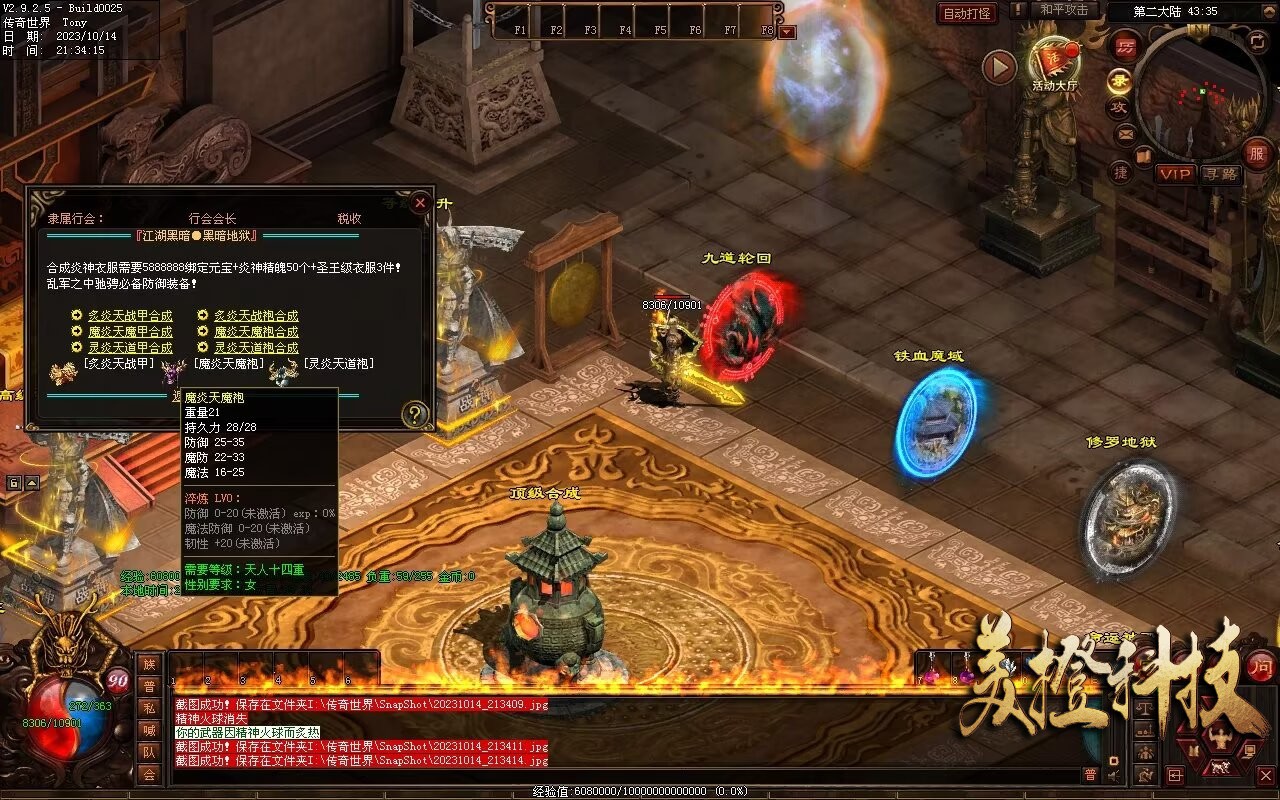The image size is (1280, 800).
Task: Select the 喊 shout chat channel
Action: [149, 730]
